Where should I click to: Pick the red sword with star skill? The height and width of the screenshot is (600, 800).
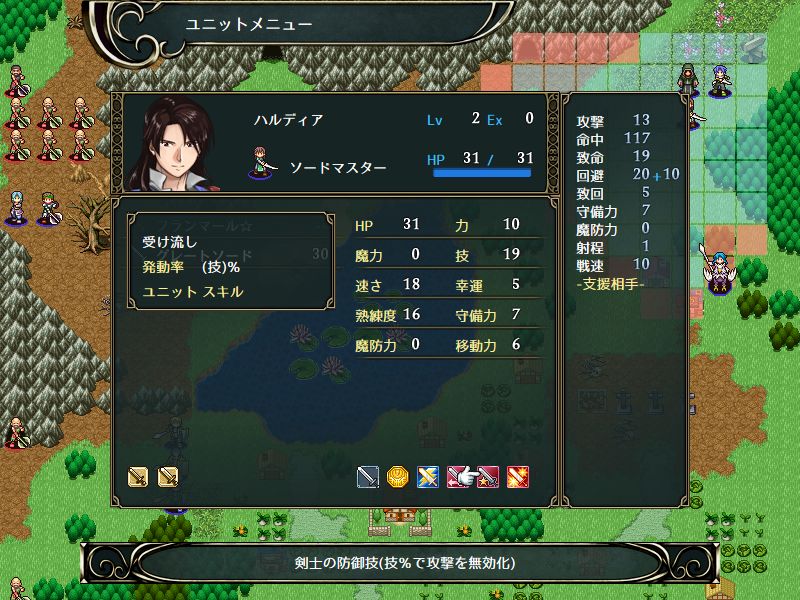coord(489,477)
